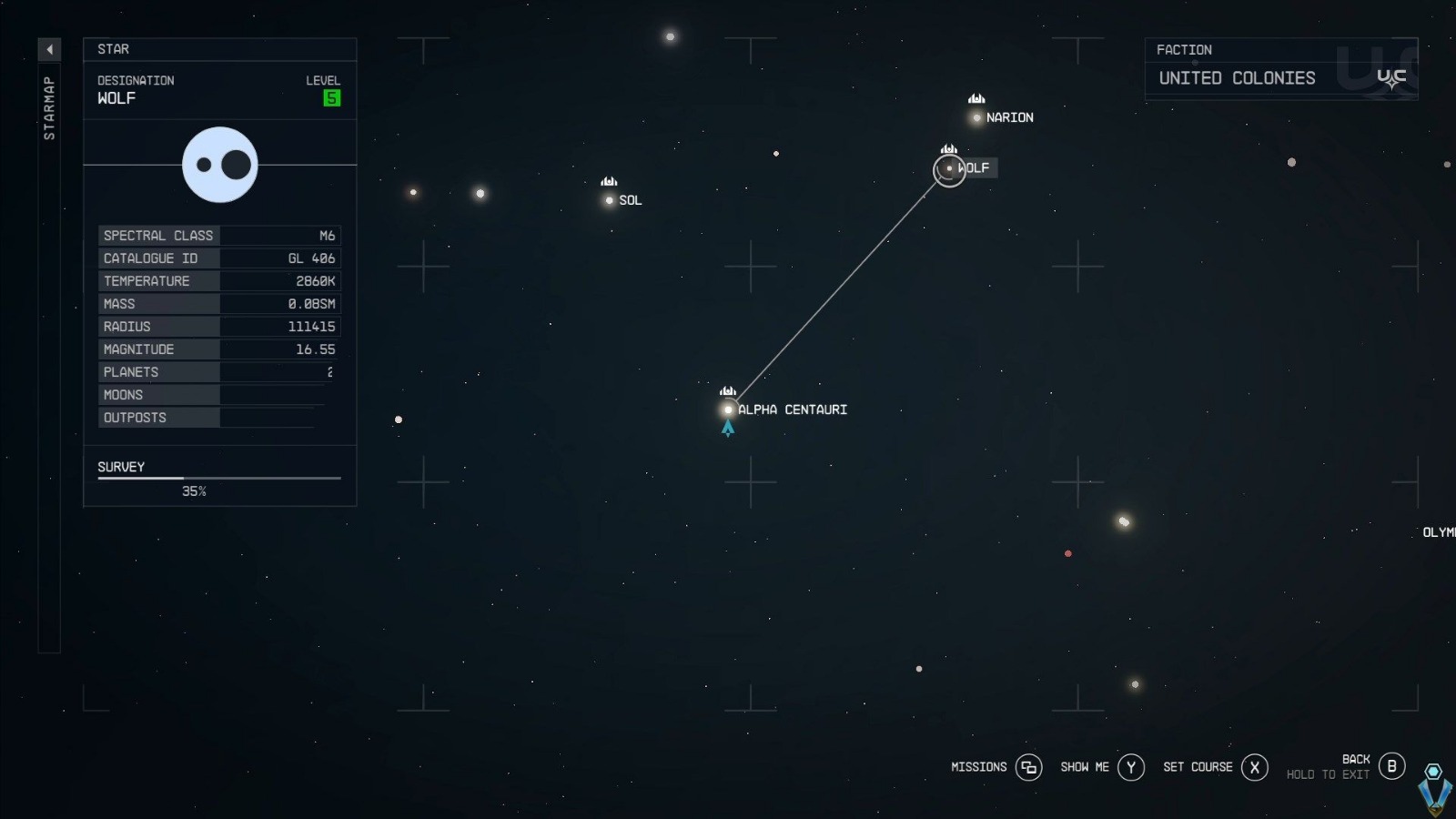The width and height of the screenshot is (1456, 819).
Task: Click the settlement icon above Alpha Centauri
Action: click(728, 389)
